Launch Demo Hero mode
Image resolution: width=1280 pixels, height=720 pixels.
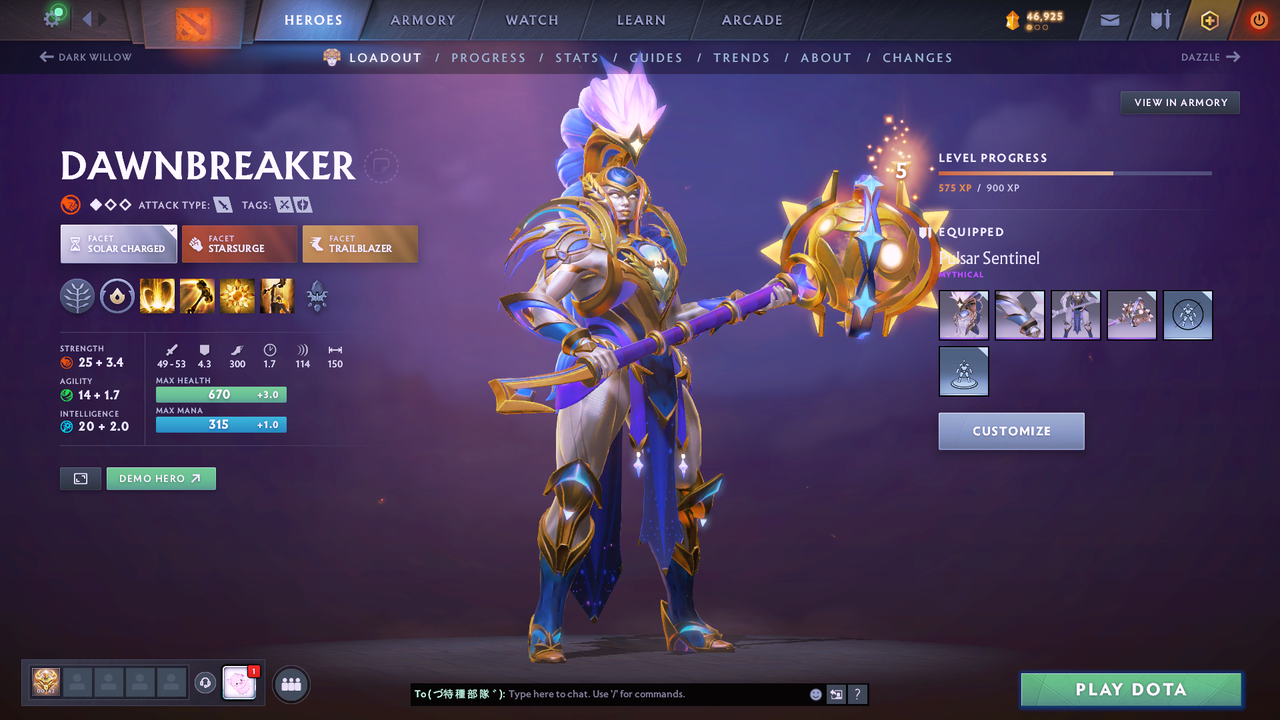pyautogui.click(x=160, y=479)
